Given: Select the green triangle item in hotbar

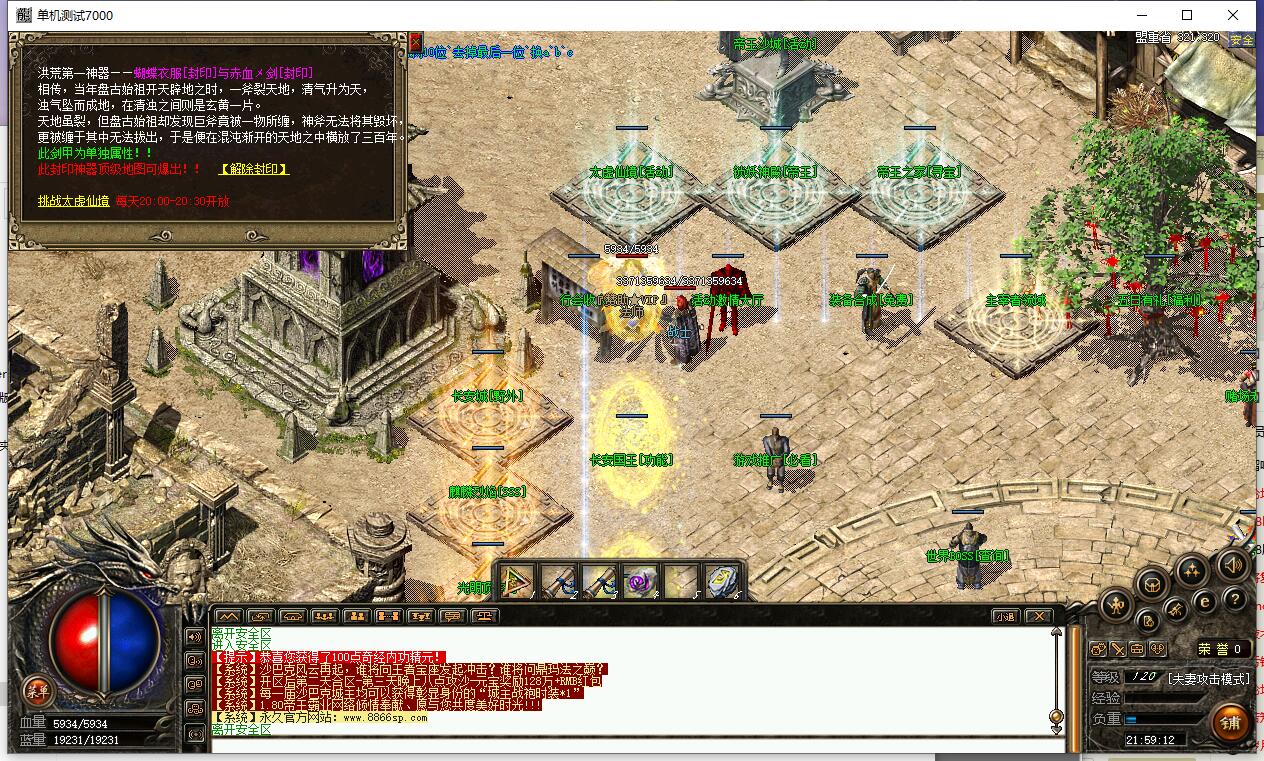Looking at the screenshot, I should [x=518, y=581].
